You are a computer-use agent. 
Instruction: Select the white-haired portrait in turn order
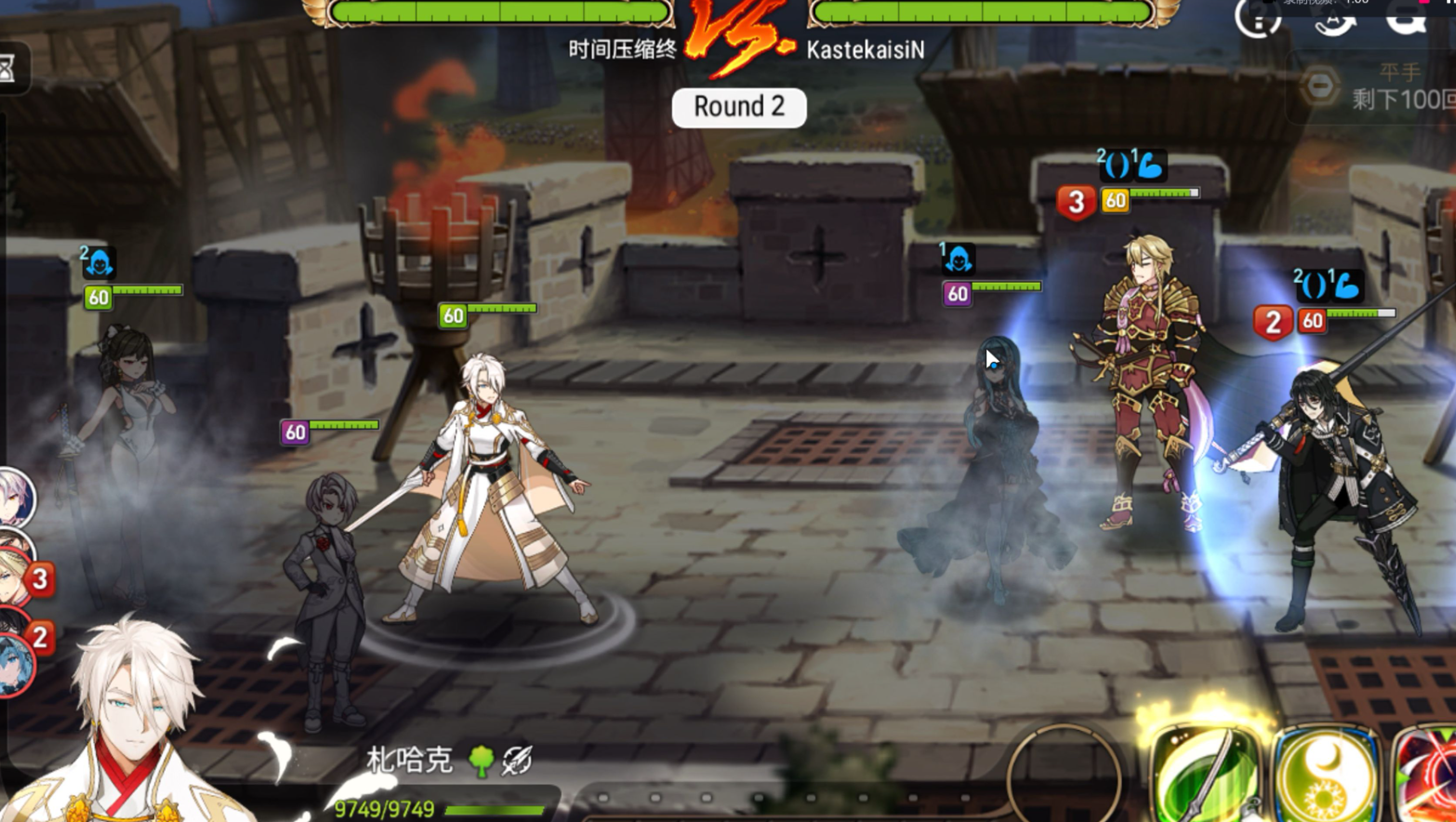[15, 497]
